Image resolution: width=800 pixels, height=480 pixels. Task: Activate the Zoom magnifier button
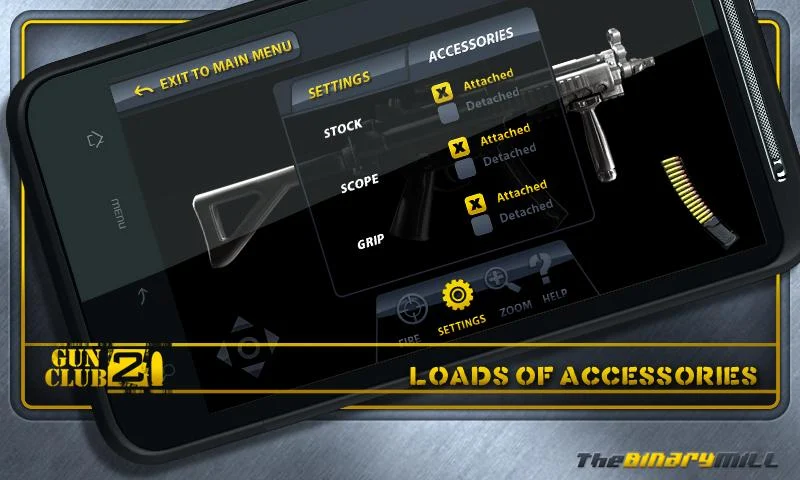pyautogui.click(x=499, y=284)
